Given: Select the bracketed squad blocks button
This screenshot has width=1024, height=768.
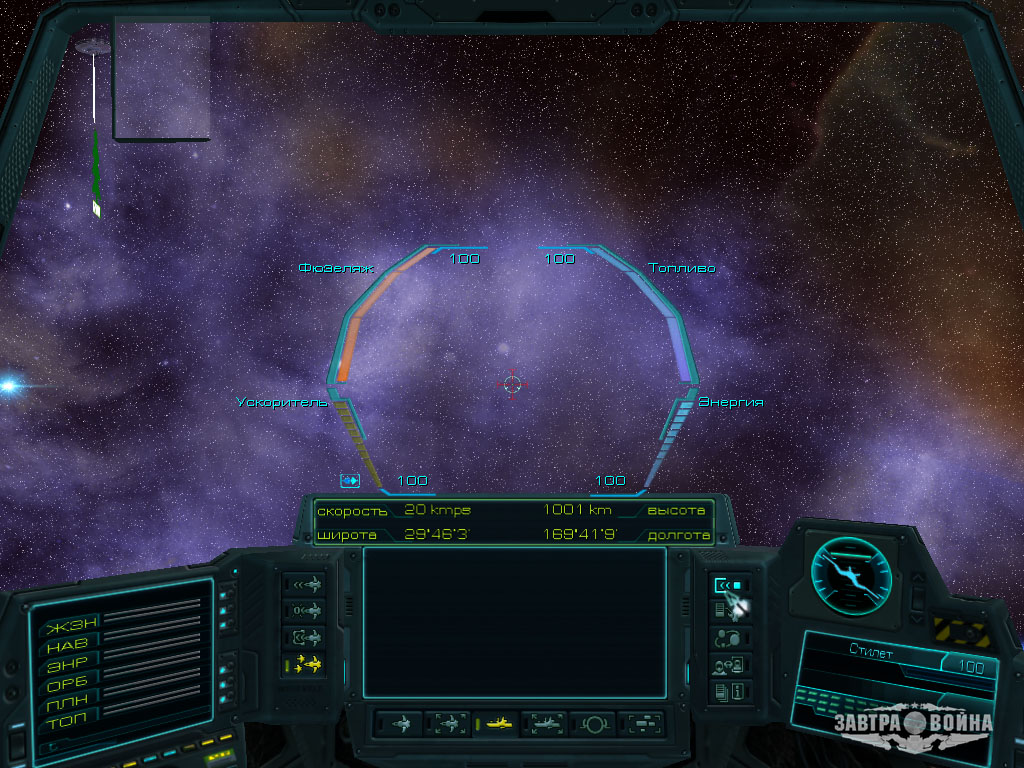Looking at the screenshot, I should [x=642, y=723].
